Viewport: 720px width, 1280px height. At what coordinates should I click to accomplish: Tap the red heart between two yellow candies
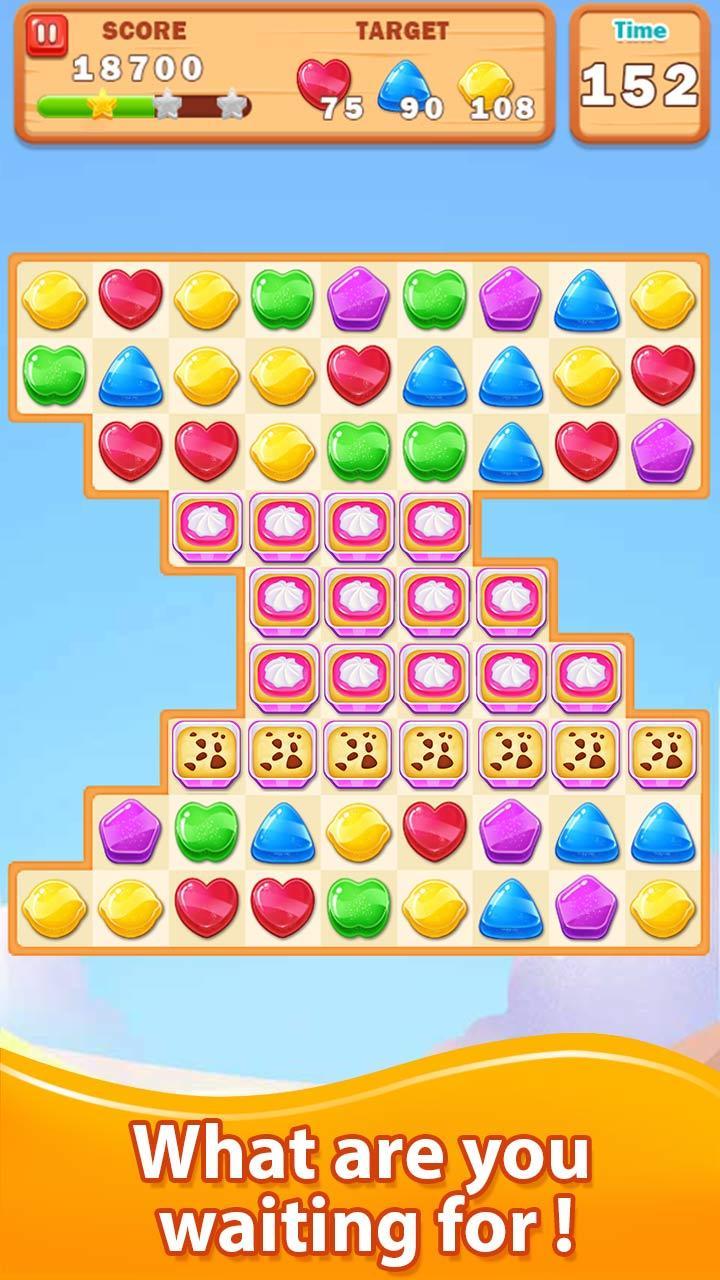130,299
